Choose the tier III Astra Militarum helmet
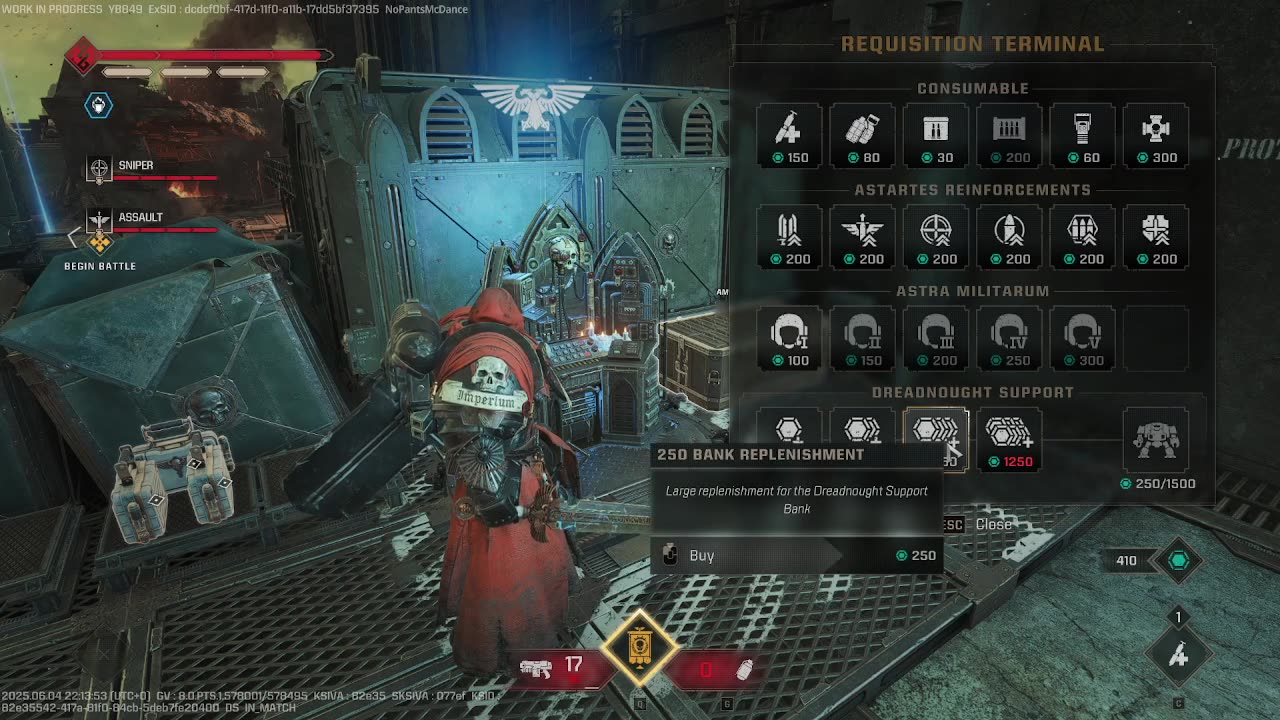 coord(936,338)
